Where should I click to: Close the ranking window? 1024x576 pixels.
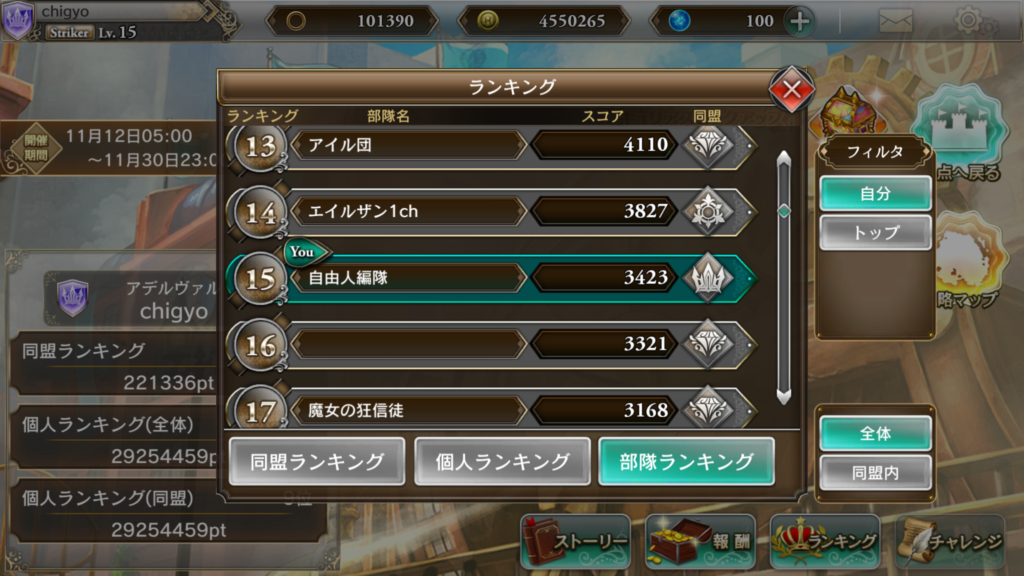pos(791,90)
